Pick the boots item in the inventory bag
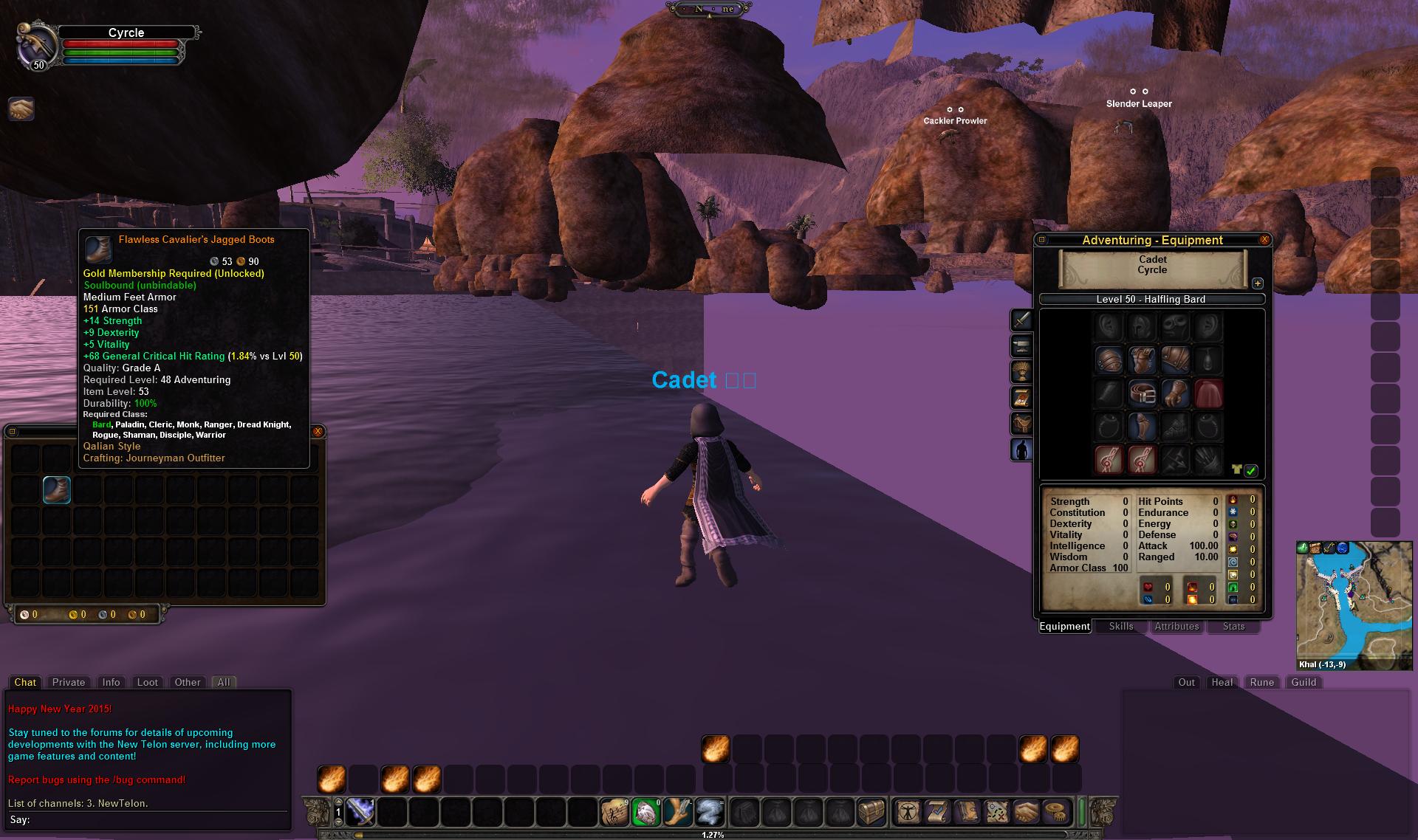 (57, 490)
